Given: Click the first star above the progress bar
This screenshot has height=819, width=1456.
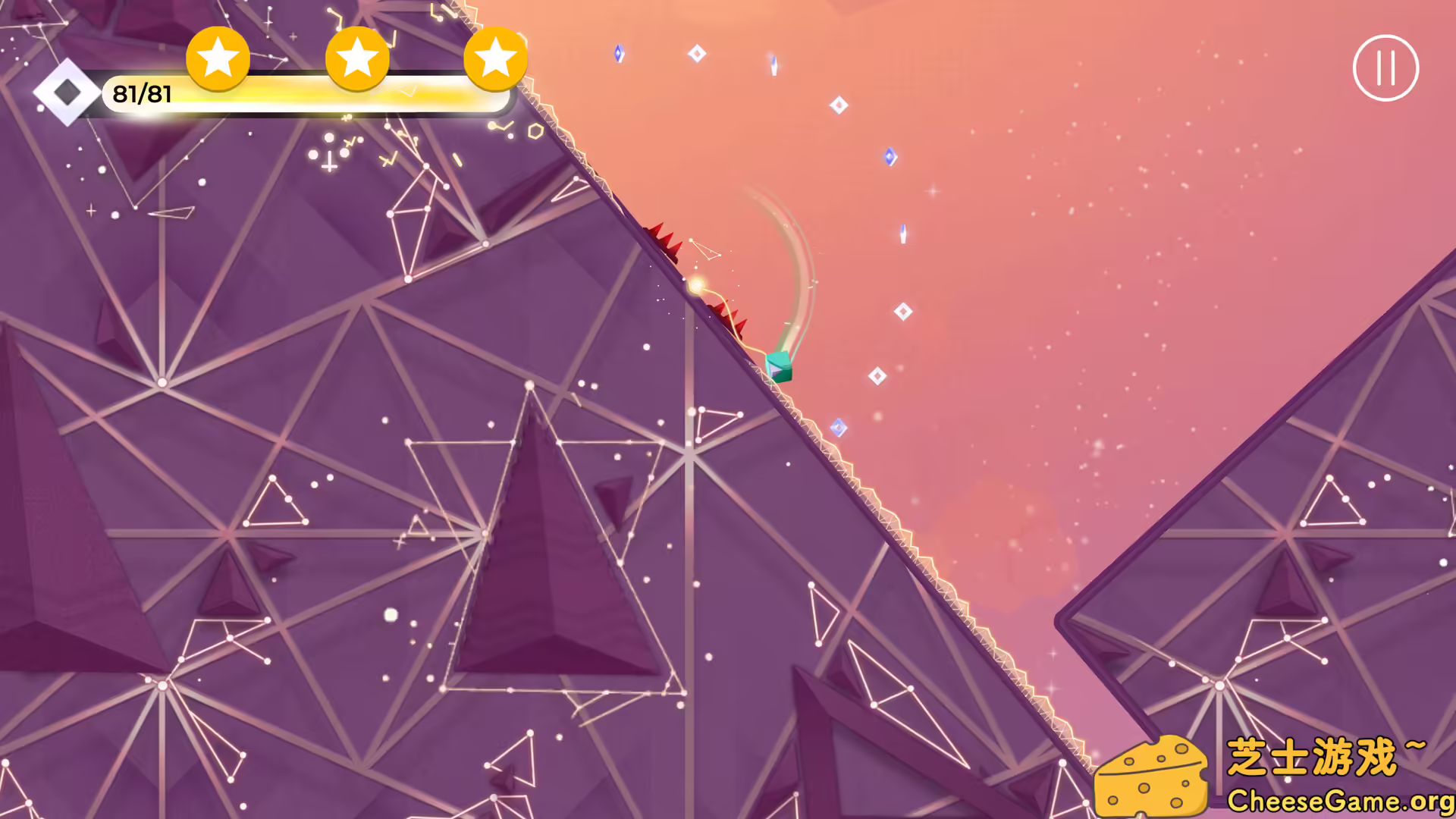Looking at the screenshot, I should (218, 58).
